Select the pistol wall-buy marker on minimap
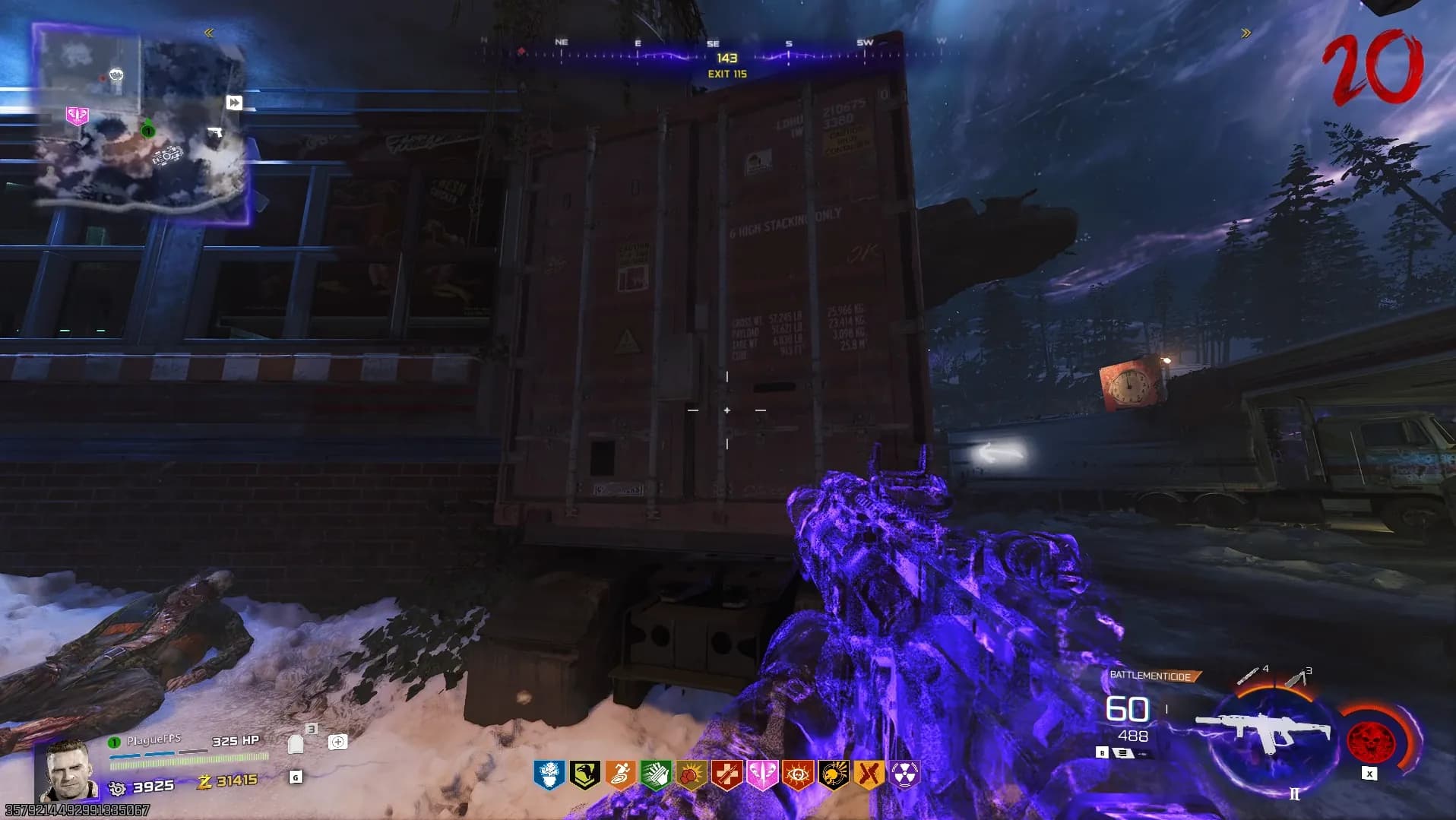Screen dimensions: 1456x820 (216, 134)
